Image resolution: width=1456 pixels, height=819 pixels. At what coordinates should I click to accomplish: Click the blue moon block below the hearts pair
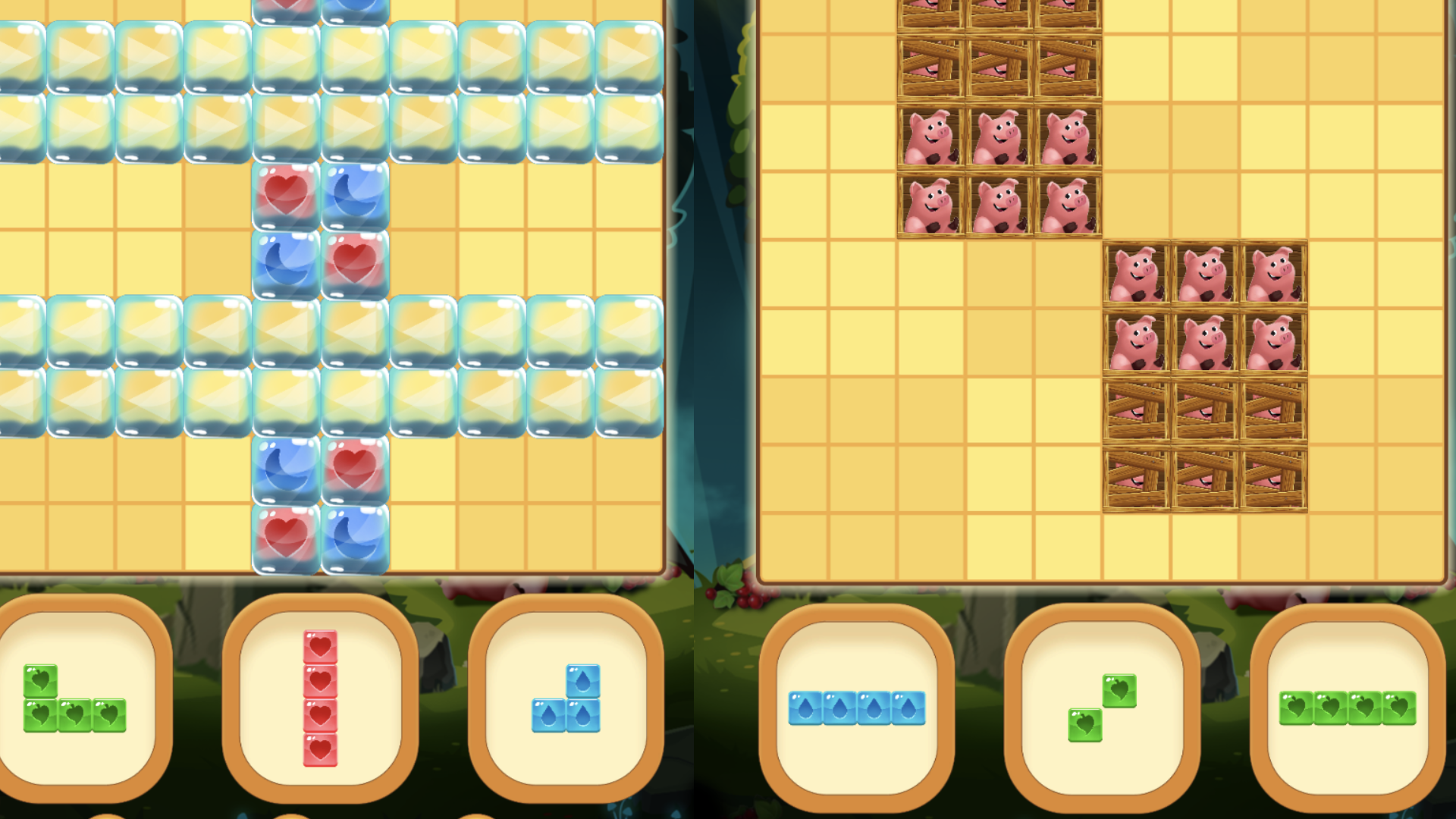pos(284,262)
